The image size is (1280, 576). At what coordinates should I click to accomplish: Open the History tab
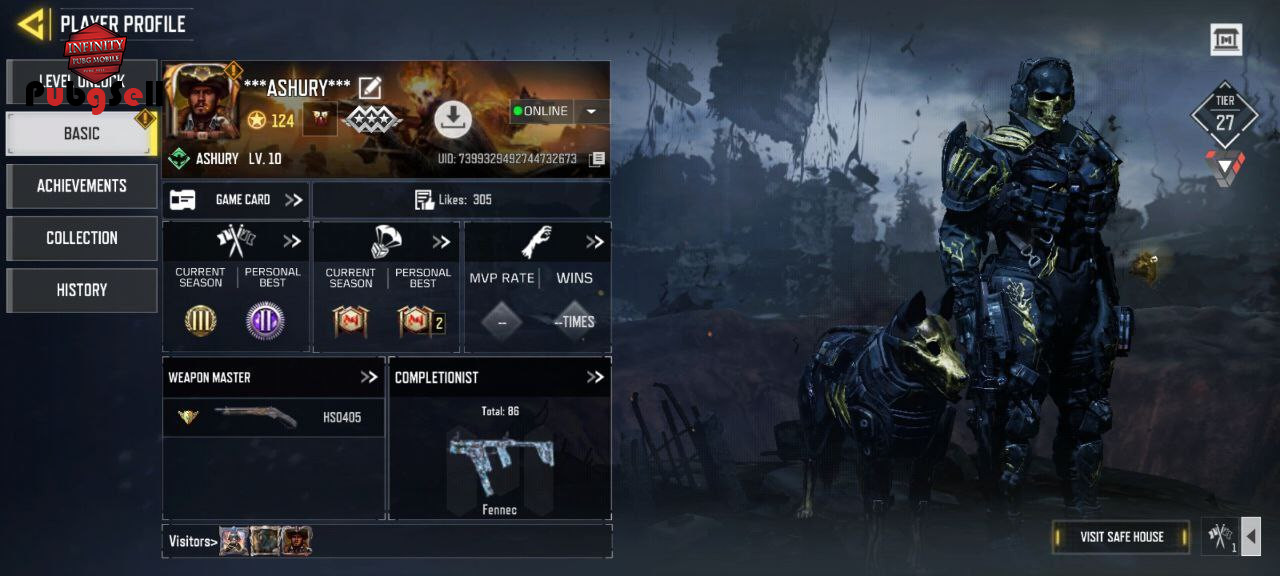pos(81,290)
